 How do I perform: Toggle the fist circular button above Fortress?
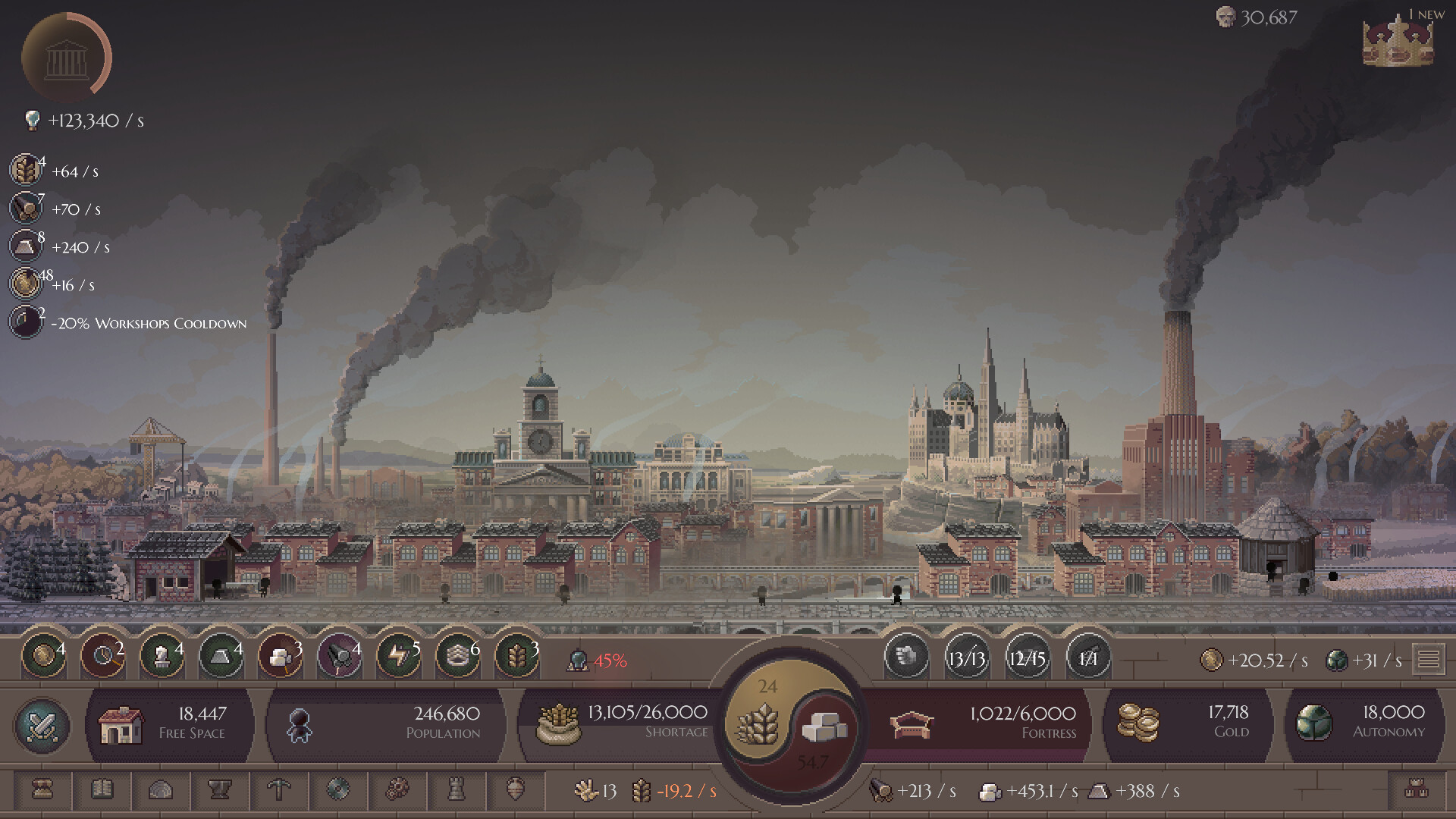[x=907, y=658]
